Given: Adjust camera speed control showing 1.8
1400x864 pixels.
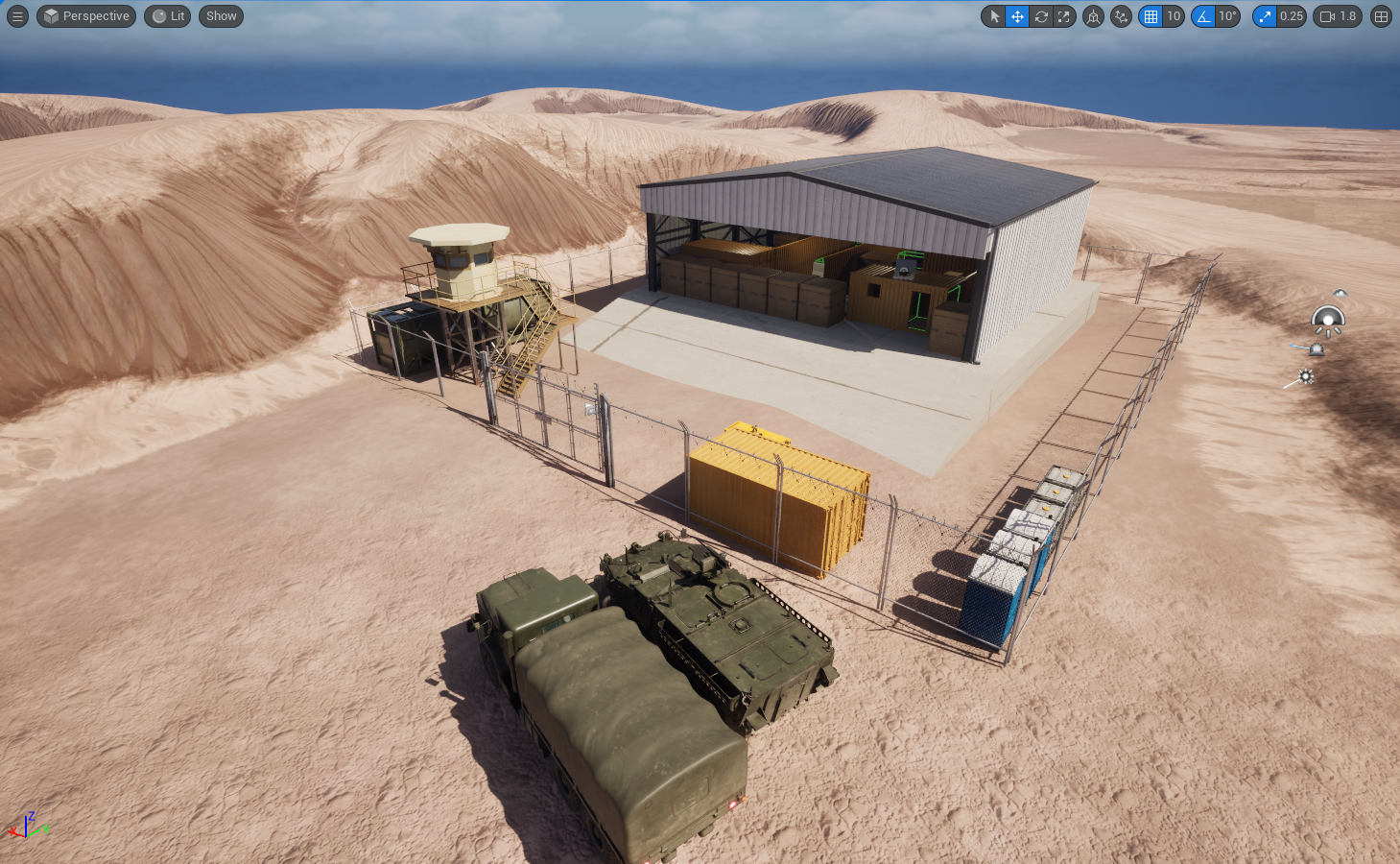Looking at the screenshot, I should pos(1338,16).
